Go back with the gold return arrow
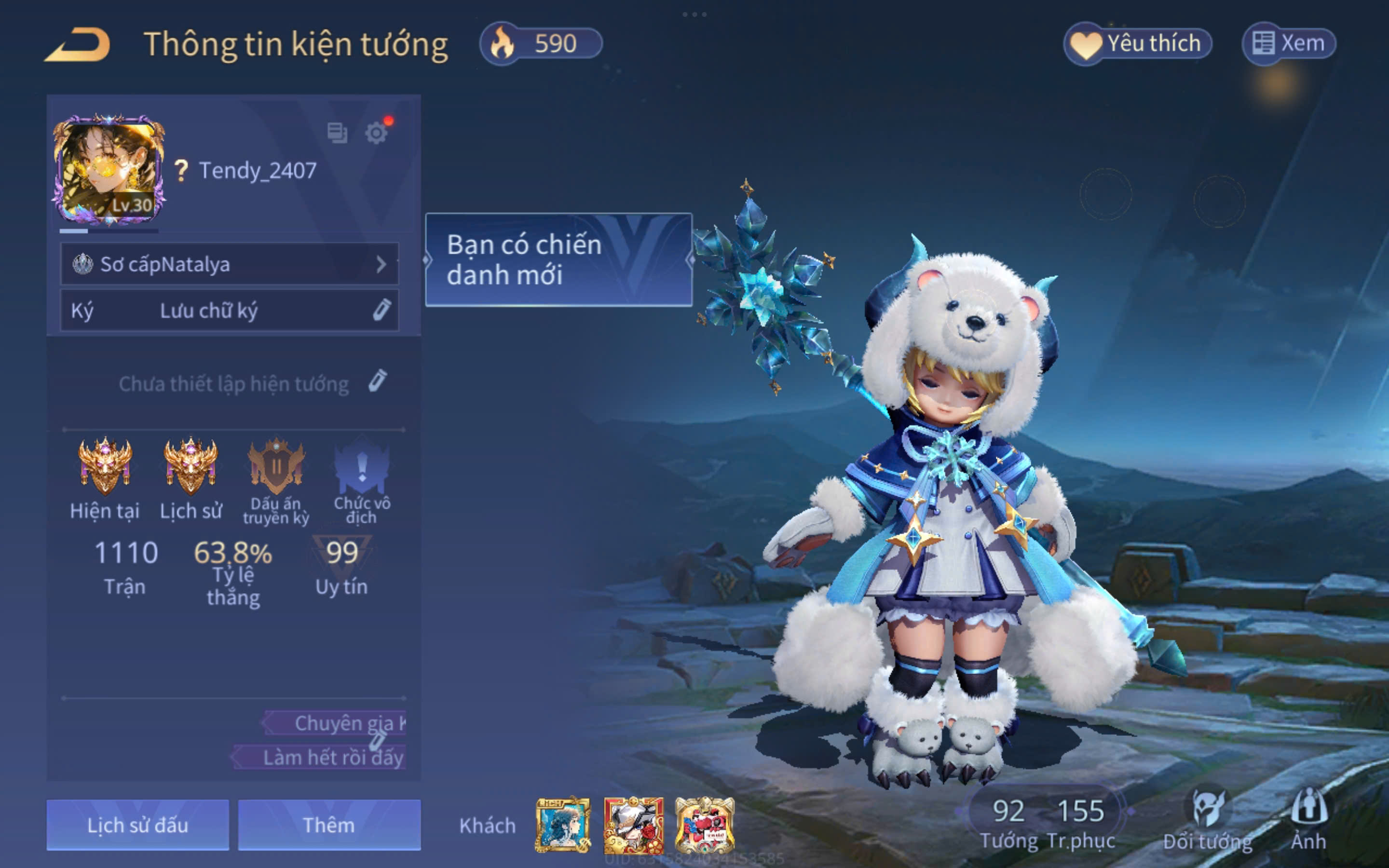 point(78,45)
